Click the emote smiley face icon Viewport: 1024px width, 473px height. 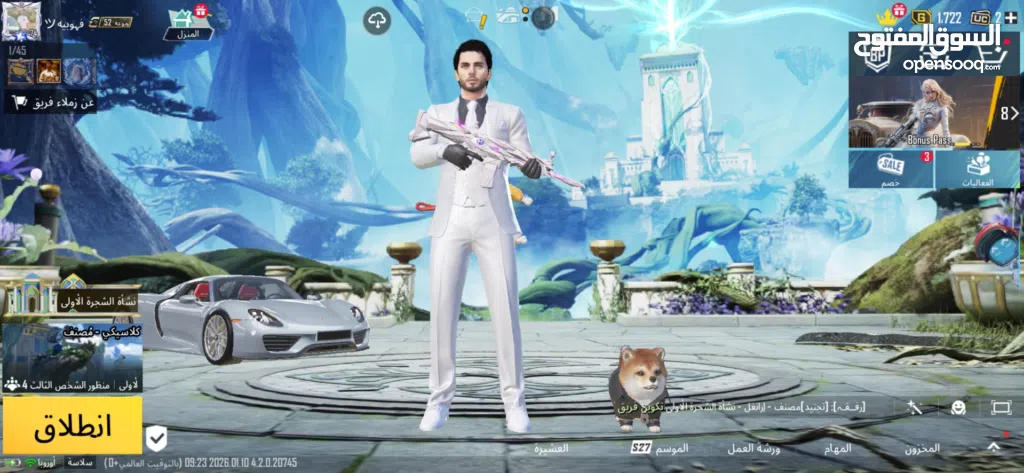point(958,407)
